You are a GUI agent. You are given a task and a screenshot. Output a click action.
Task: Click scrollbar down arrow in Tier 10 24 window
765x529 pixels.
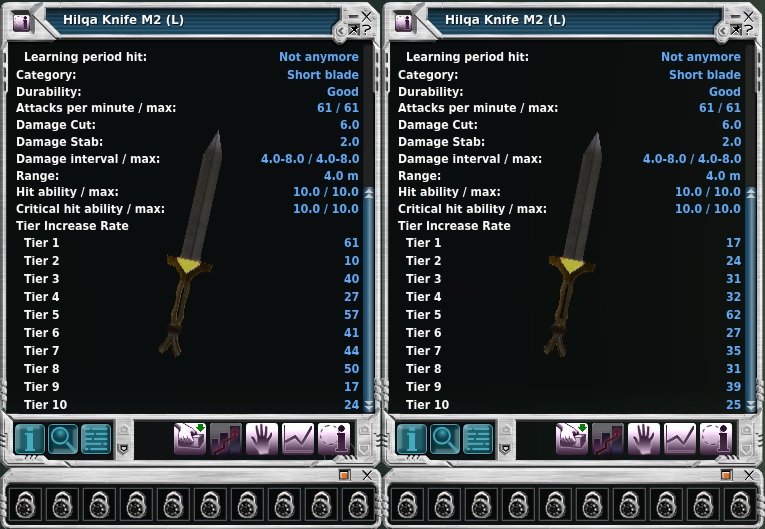(369, 405)
